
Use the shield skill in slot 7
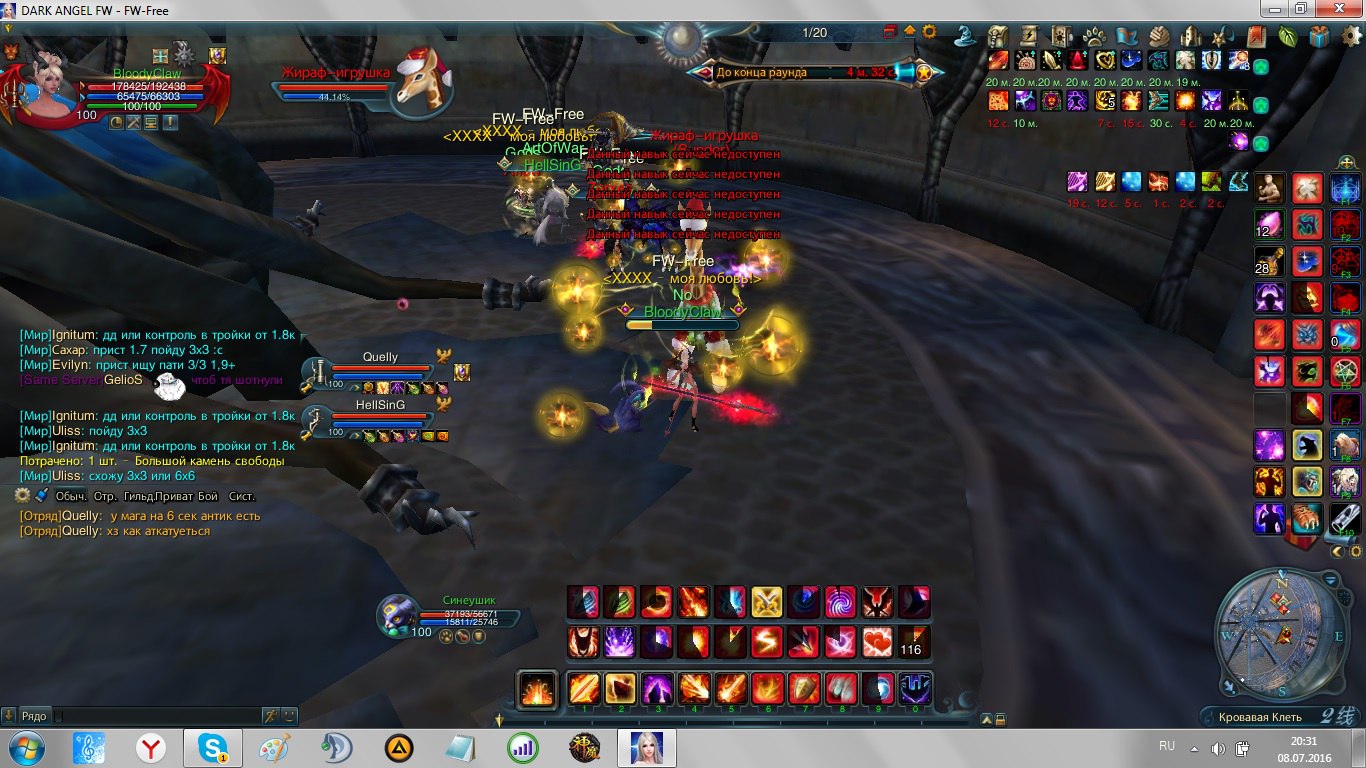[x=805, y=689]
